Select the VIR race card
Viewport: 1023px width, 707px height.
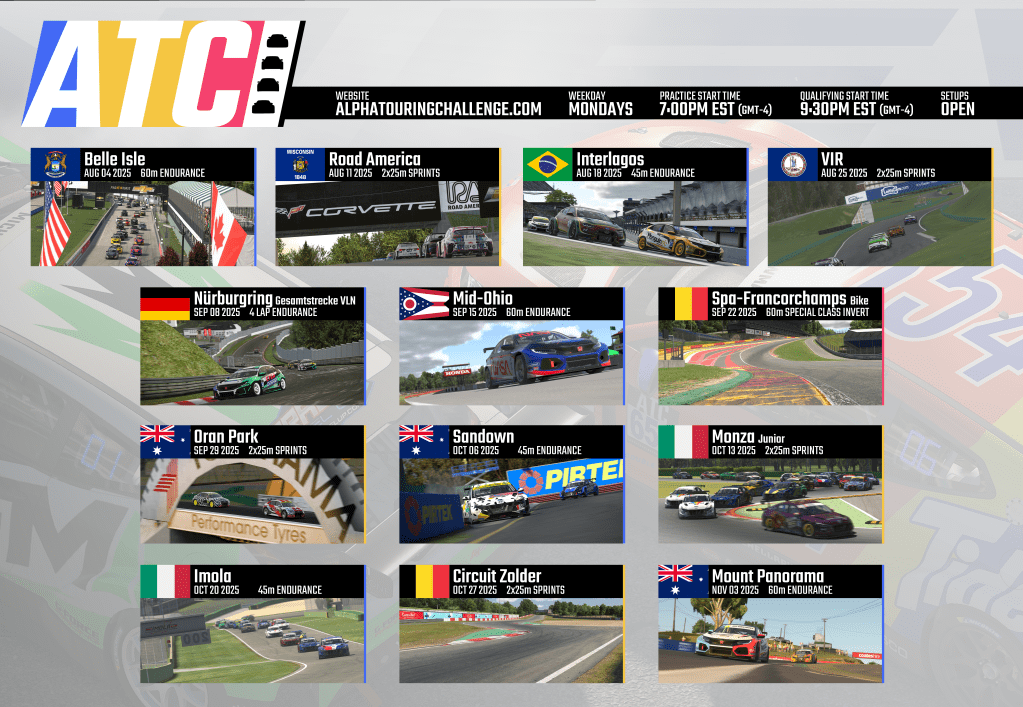(x=879, y=207)
